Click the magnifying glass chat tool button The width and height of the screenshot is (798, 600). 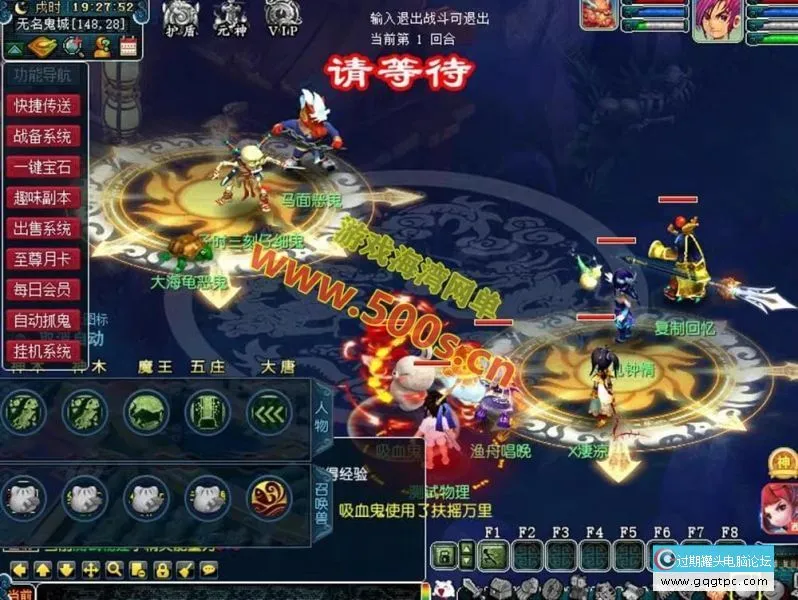pos(114,570)
